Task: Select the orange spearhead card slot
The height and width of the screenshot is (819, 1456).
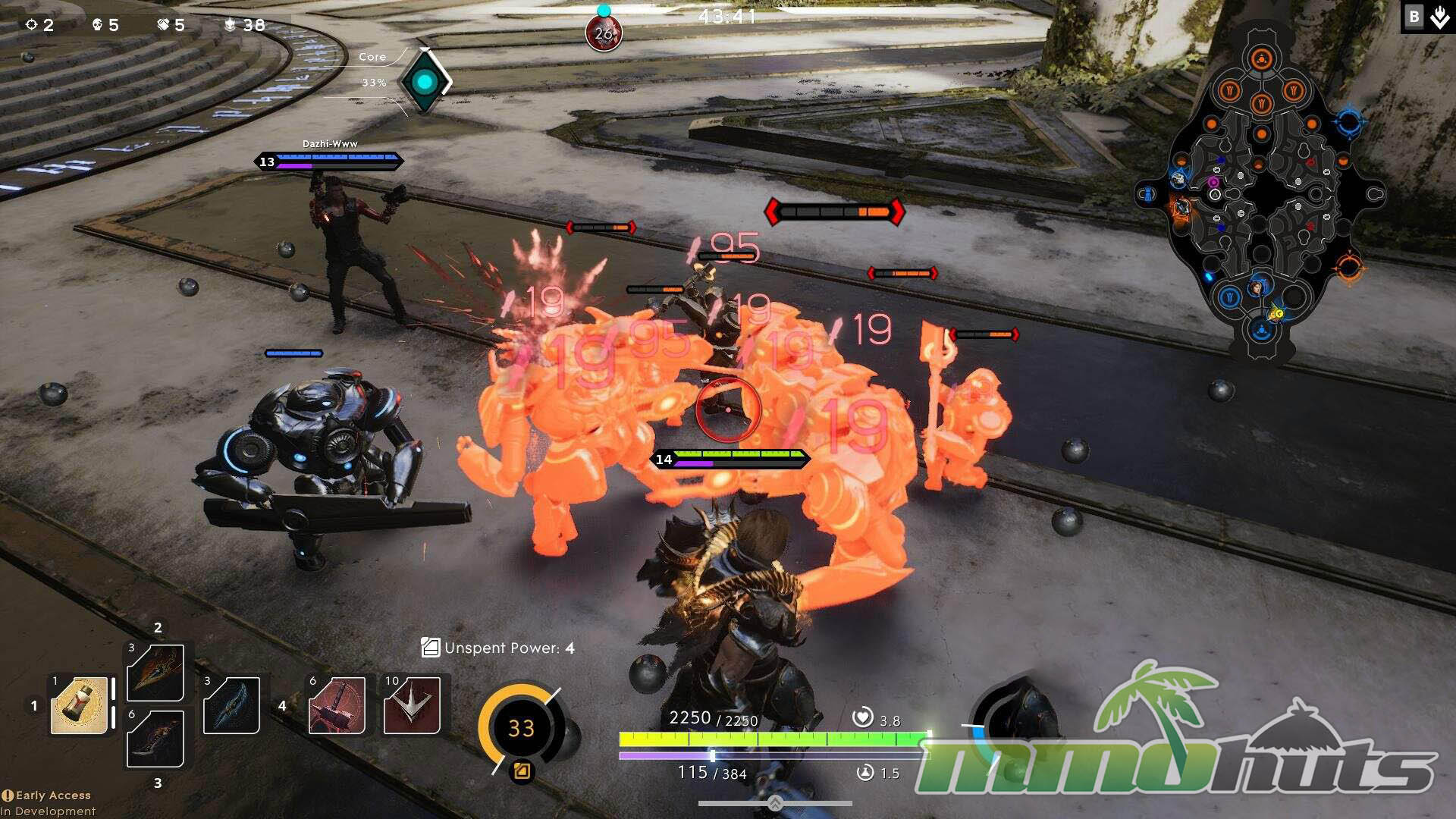Action: (x=155, y=672)
